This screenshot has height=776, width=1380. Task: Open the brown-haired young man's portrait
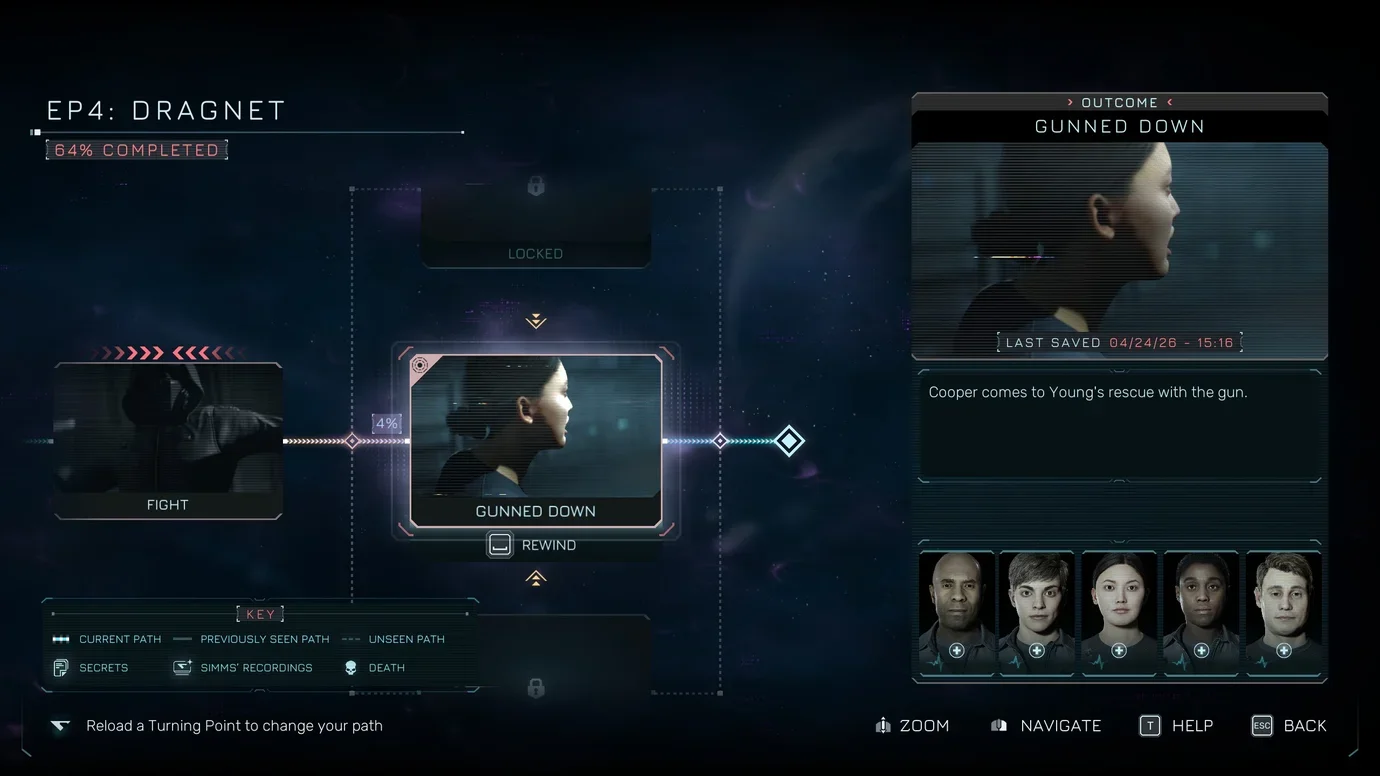tap(1037, 612)
